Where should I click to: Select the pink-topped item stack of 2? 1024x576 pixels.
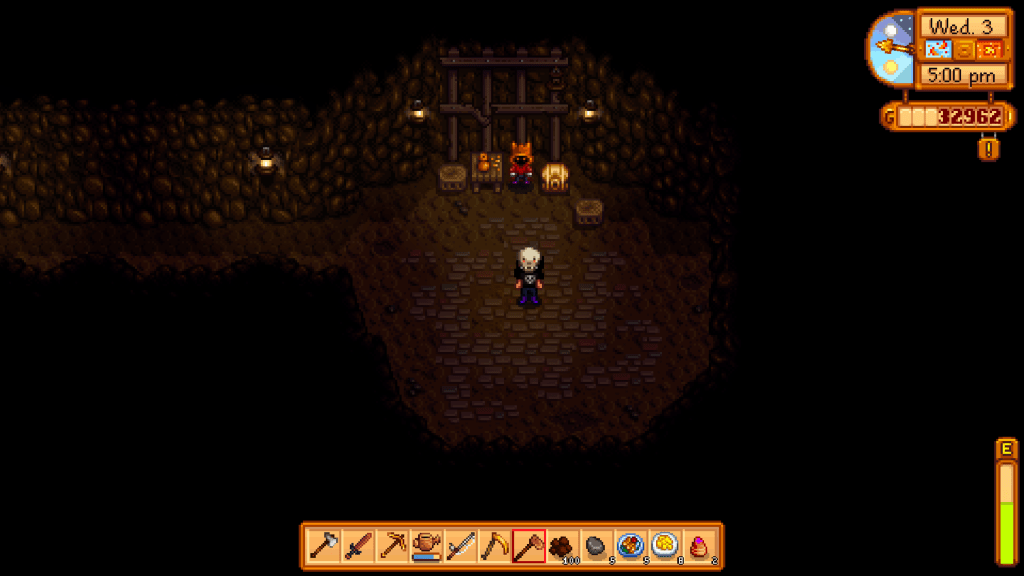coord(699,546)
